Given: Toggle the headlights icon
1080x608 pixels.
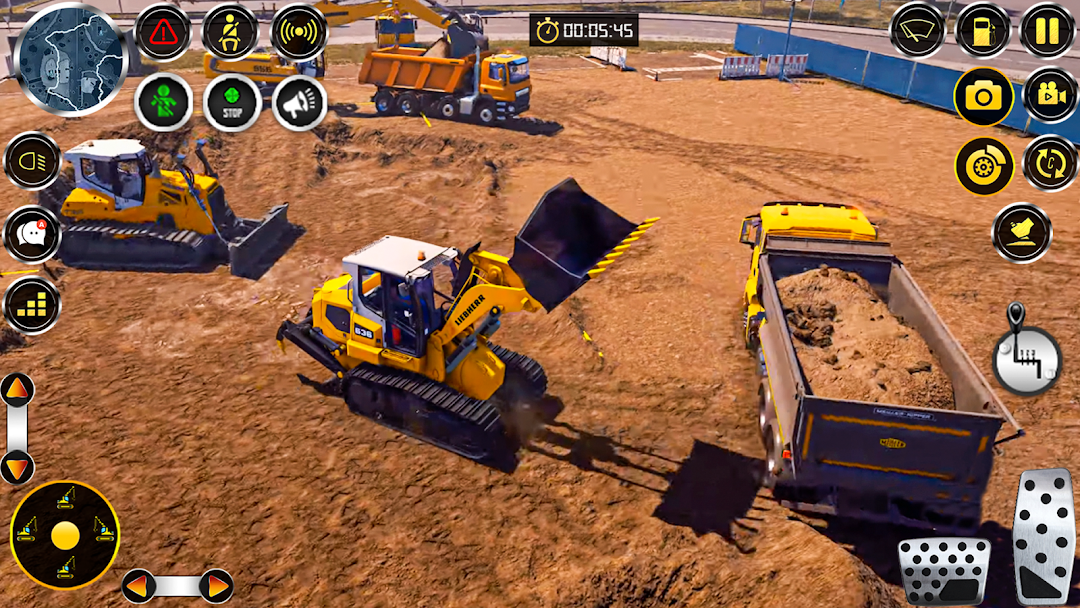Looking at the screenshot, I should [x=32, y=161].
